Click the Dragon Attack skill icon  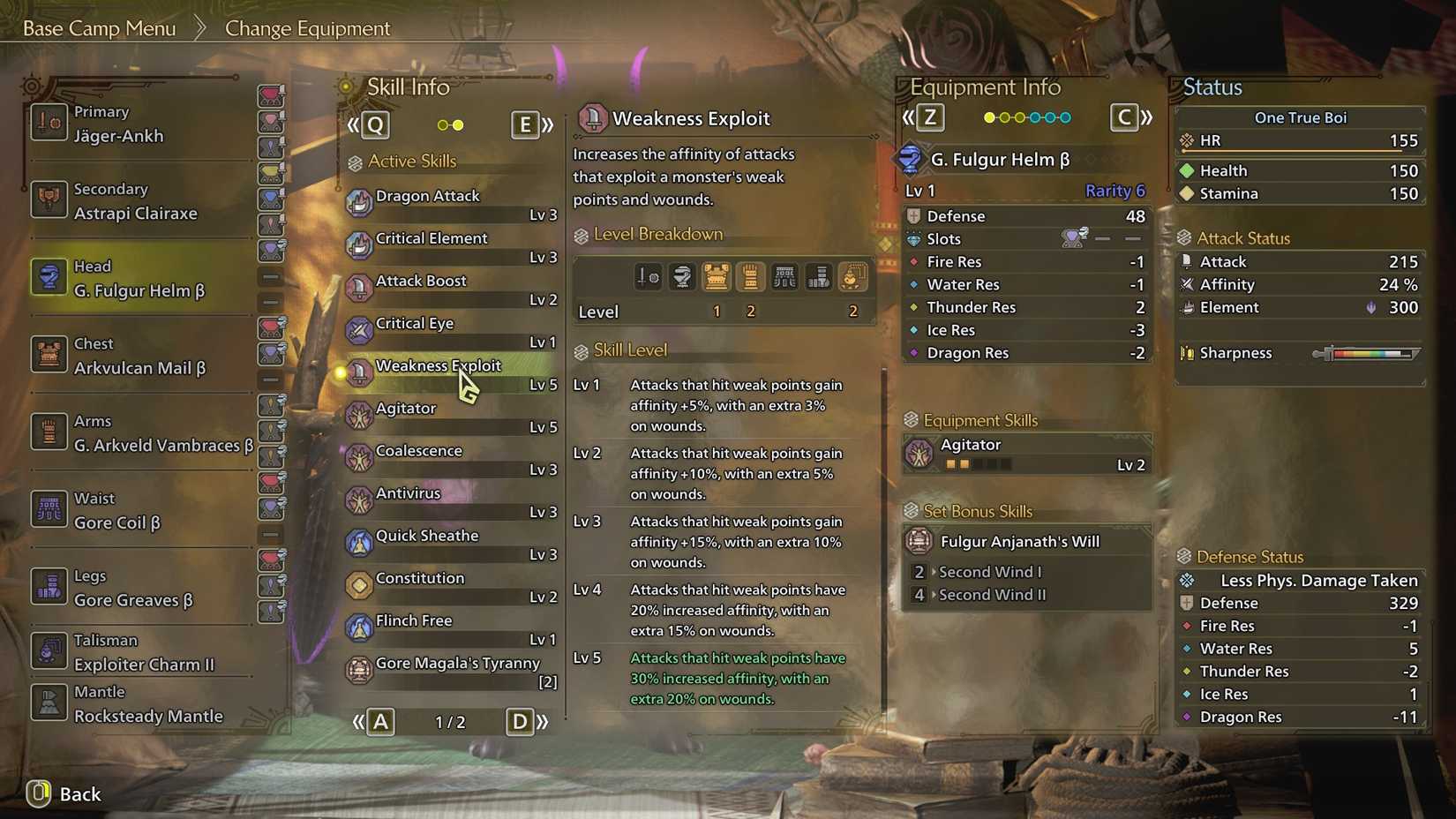[359, 199]
